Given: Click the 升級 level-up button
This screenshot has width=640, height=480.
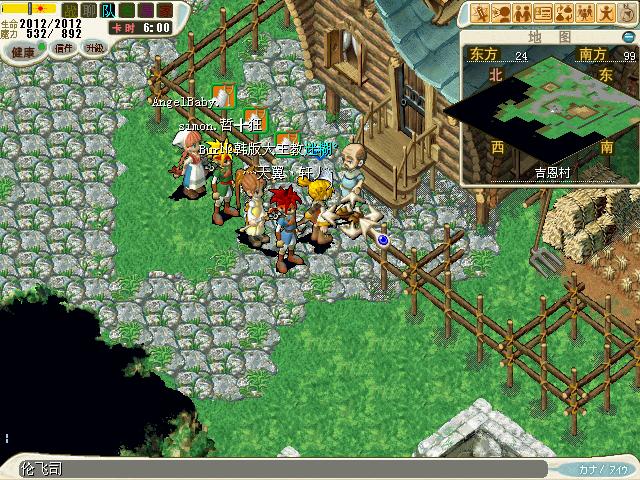Looking at the screenshot, I should [94, 47].
